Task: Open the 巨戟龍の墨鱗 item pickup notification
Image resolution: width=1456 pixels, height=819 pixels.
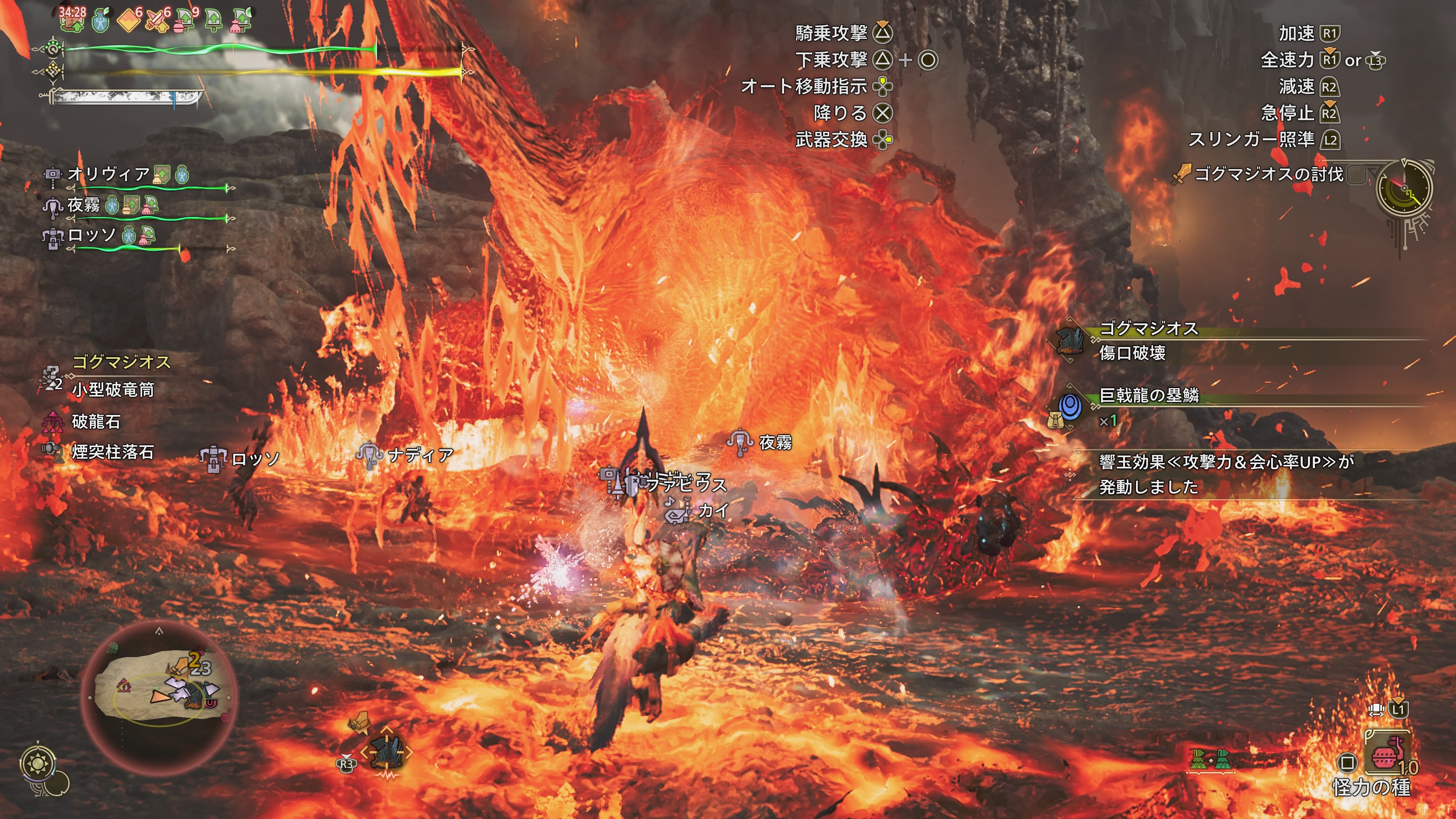Action: click(1148, 395)
